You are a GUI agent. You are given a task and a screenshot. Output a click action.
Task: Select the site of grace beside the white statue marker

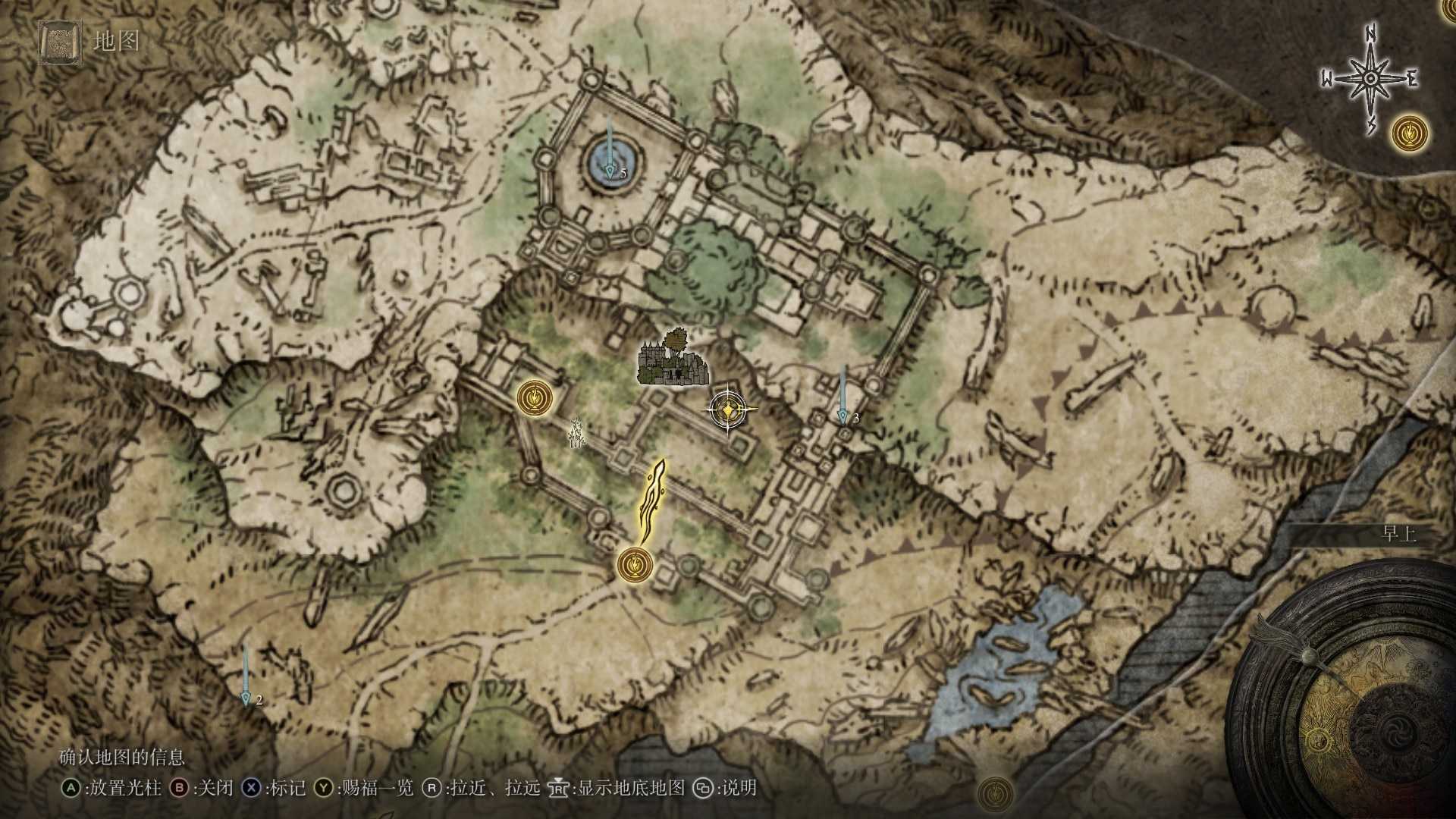[x=535, y=397]
